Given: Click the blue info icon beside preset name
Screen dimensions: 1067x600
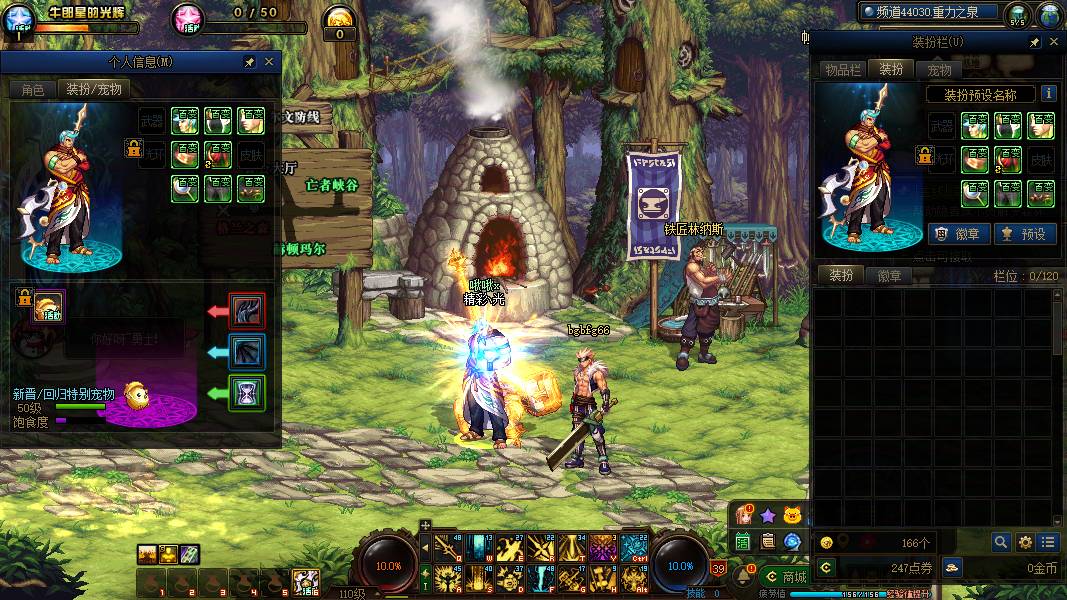Looking at the screenshot, I should click(x=1049, y=94).
